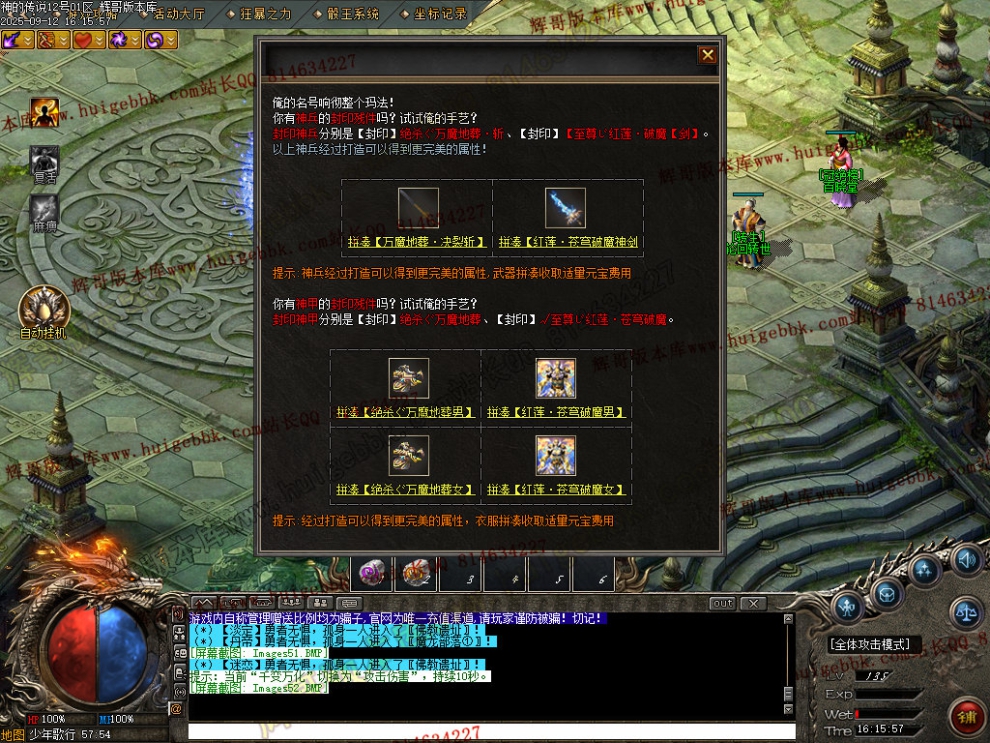Choose 拼凑【万魔地葬·决裂斩】 weapon option

(418, 242)
